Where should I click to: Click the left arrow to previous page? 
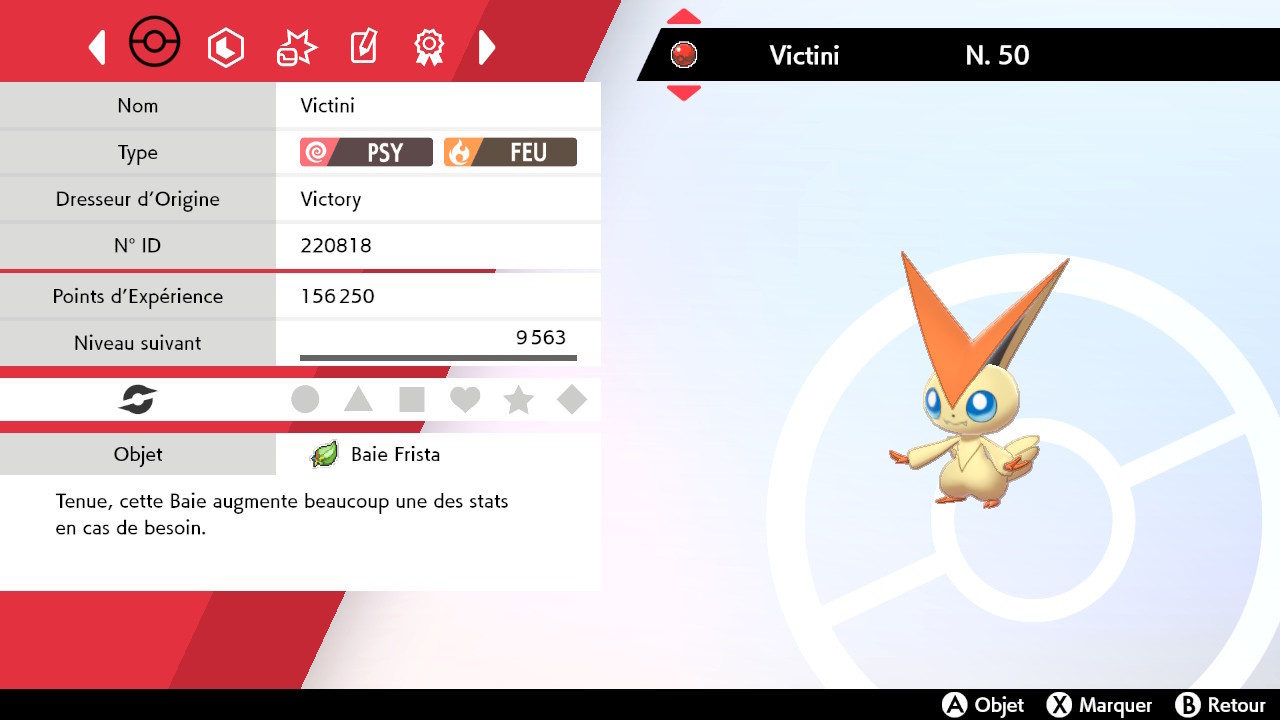96,46
